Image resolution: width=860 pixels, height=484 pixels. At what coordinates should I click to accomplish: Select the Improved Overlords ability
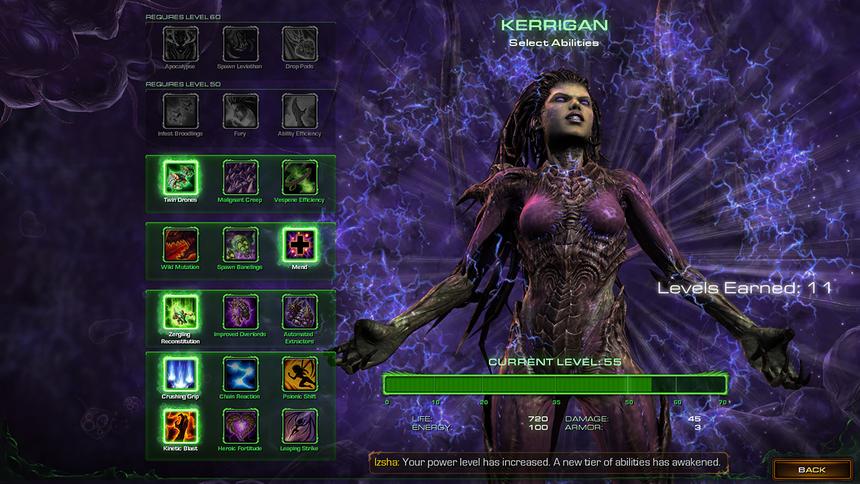click(x=240, y=311)
